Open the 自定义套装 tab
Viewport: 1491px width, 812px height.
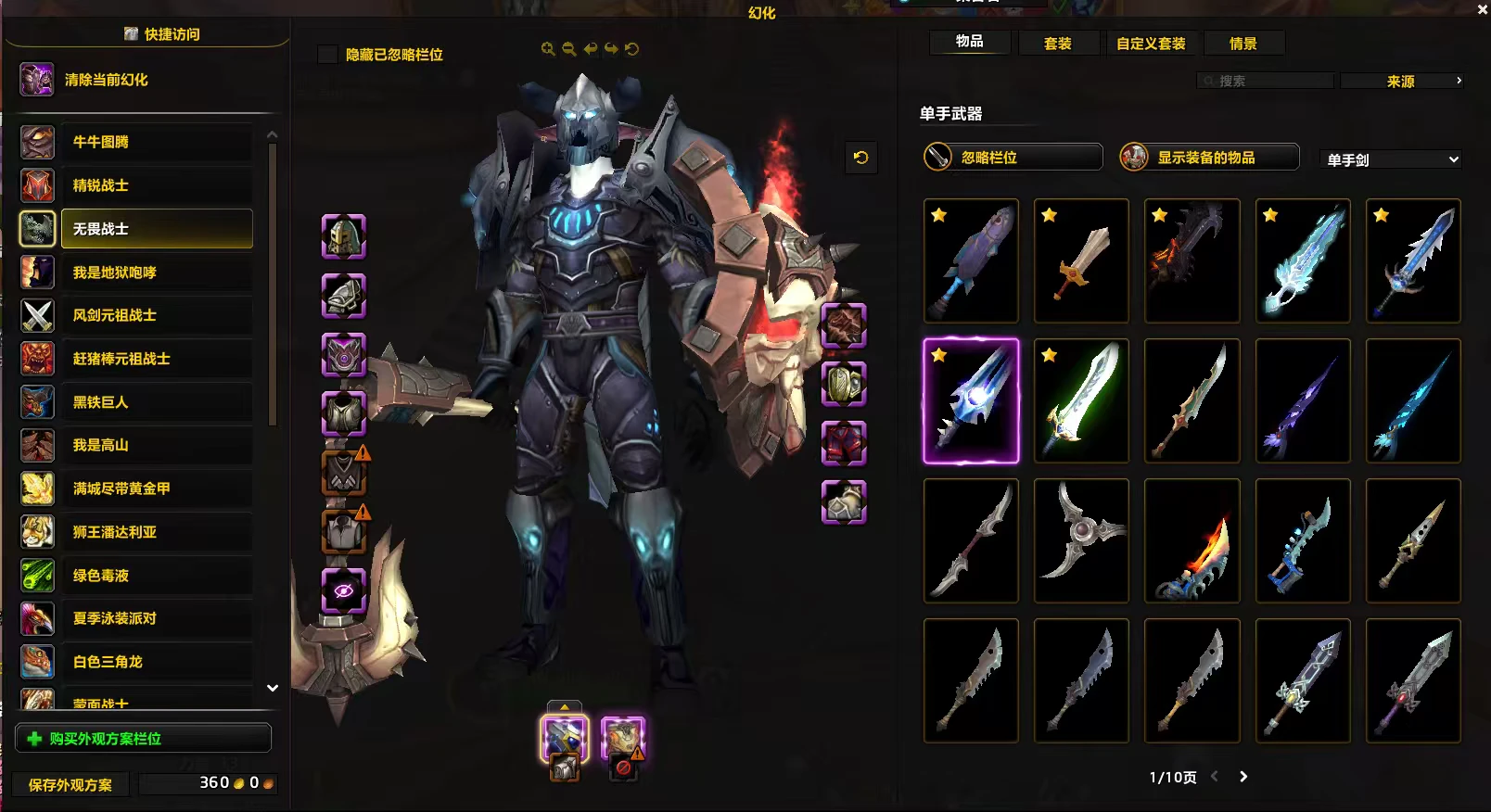tap(1151, 44)
